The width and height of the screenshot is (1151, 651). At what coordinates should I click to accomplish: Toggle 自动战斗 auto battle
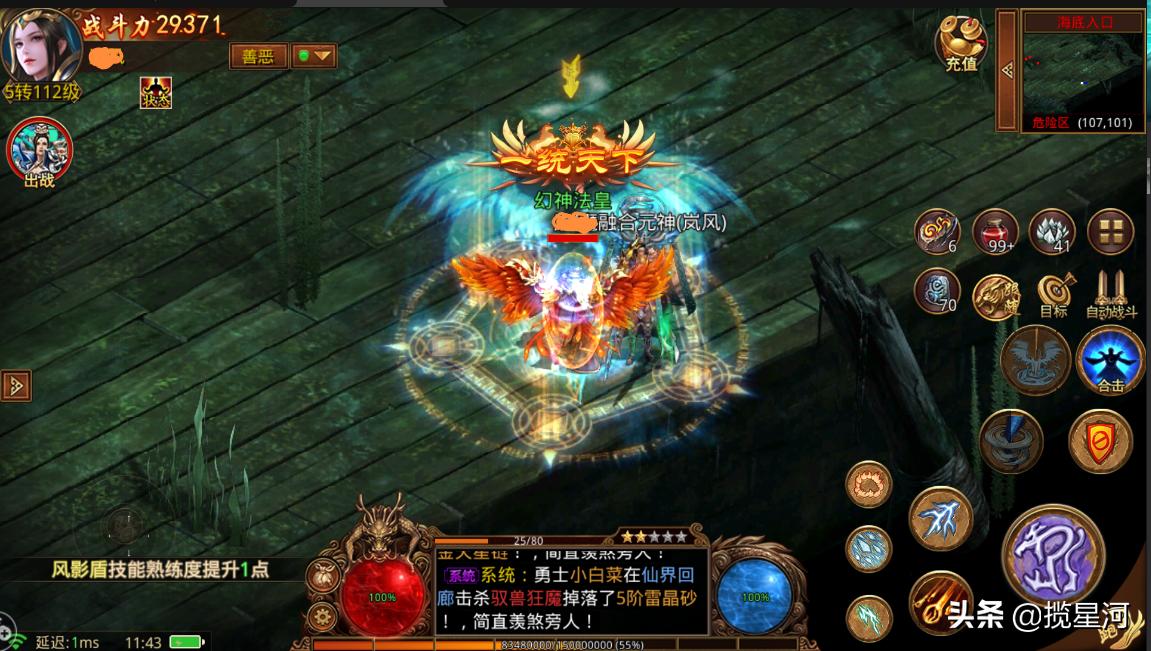click(x=1111, y=293)
